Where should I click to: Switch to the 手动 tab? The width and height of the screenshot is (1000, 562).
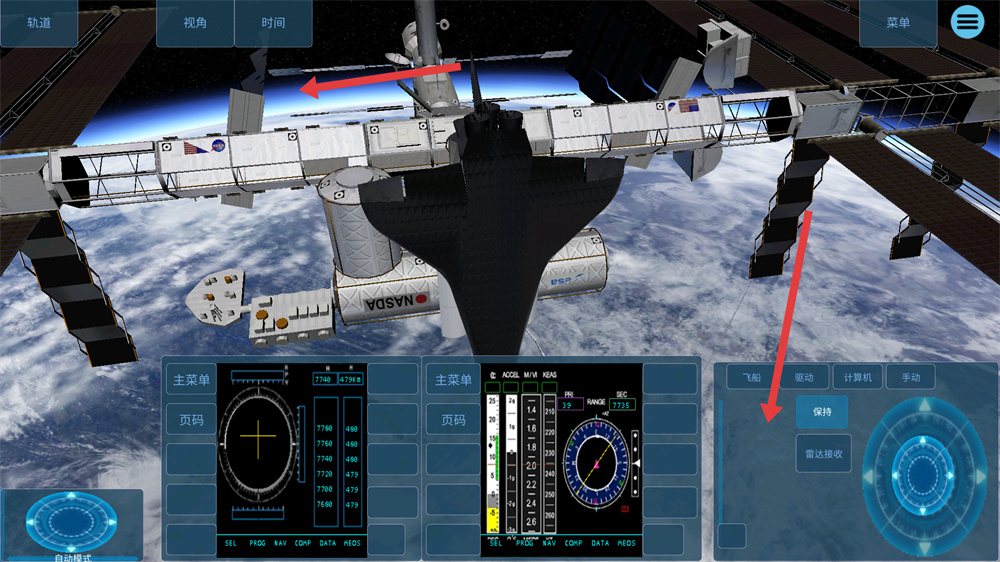(x=910, y=377)
